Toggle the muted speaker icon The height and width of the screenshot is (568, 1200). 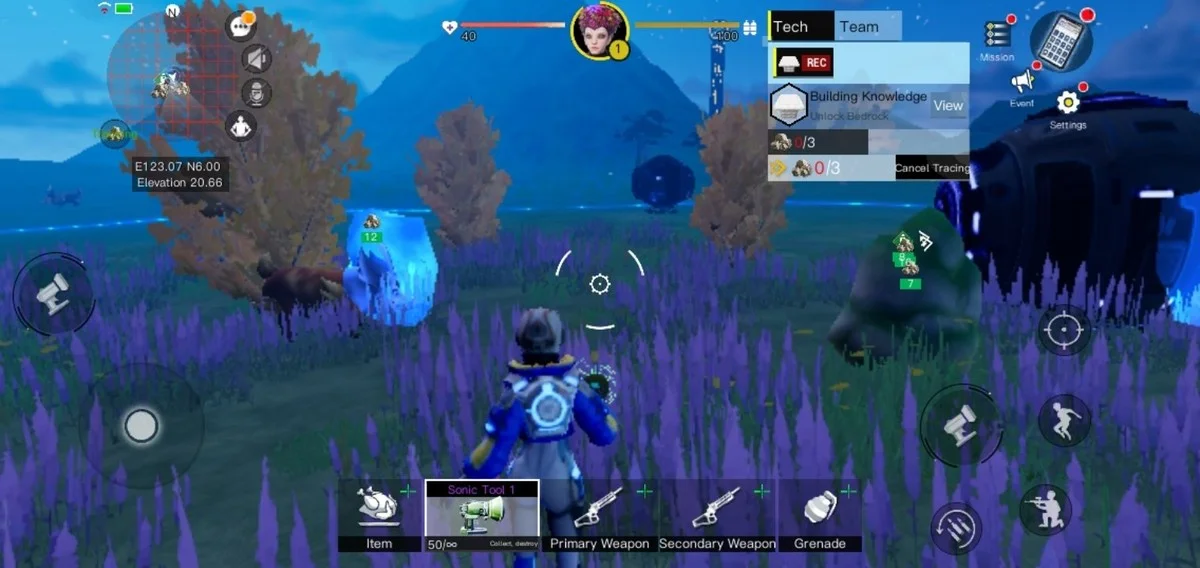pyautogui.click(x=257, y=60)
